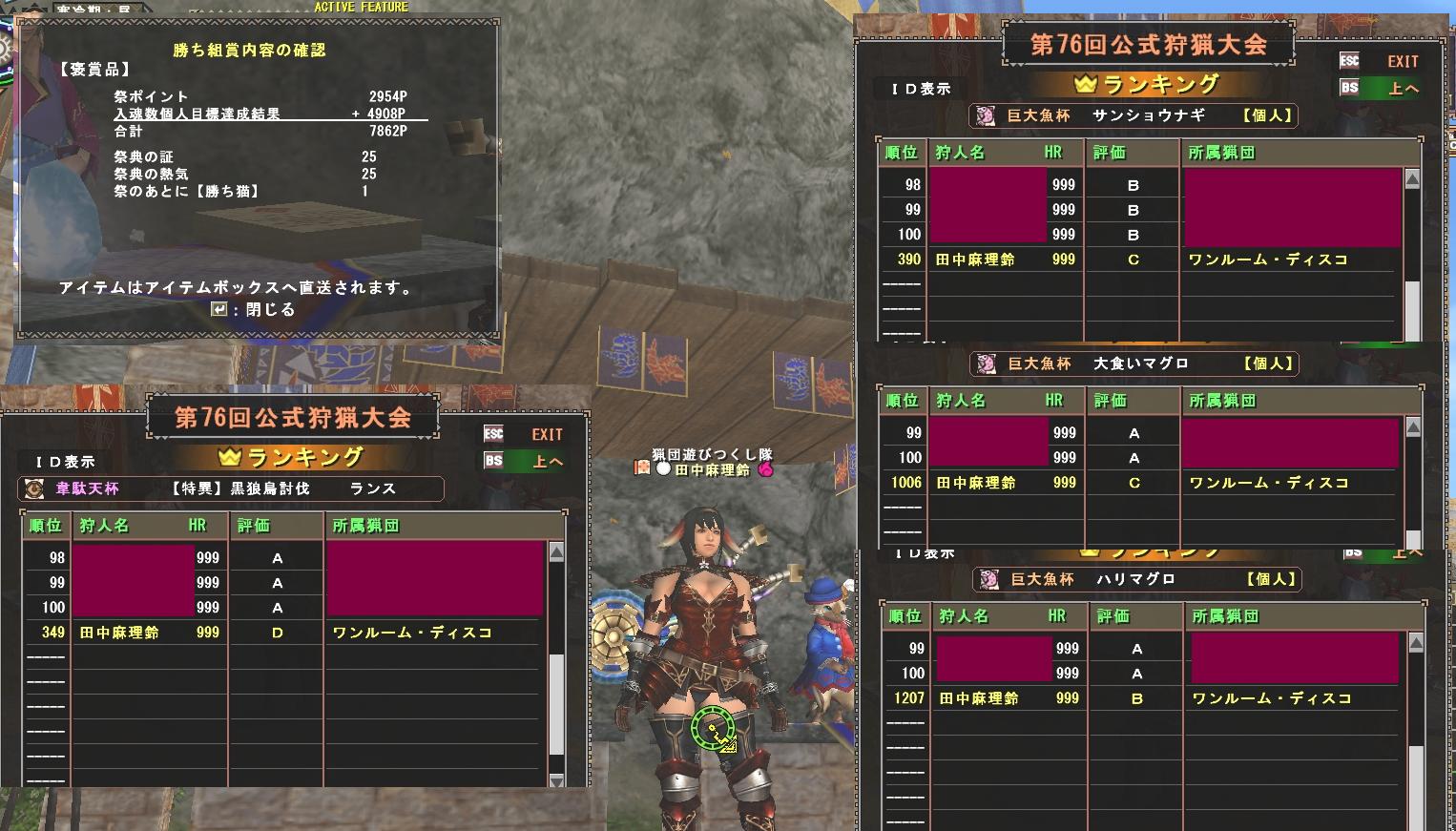The width and height of the screenshot is (1456, 831).
Task: Select the 巨大魚杯 ハリマグロ category header
Action: [1137, 579]
